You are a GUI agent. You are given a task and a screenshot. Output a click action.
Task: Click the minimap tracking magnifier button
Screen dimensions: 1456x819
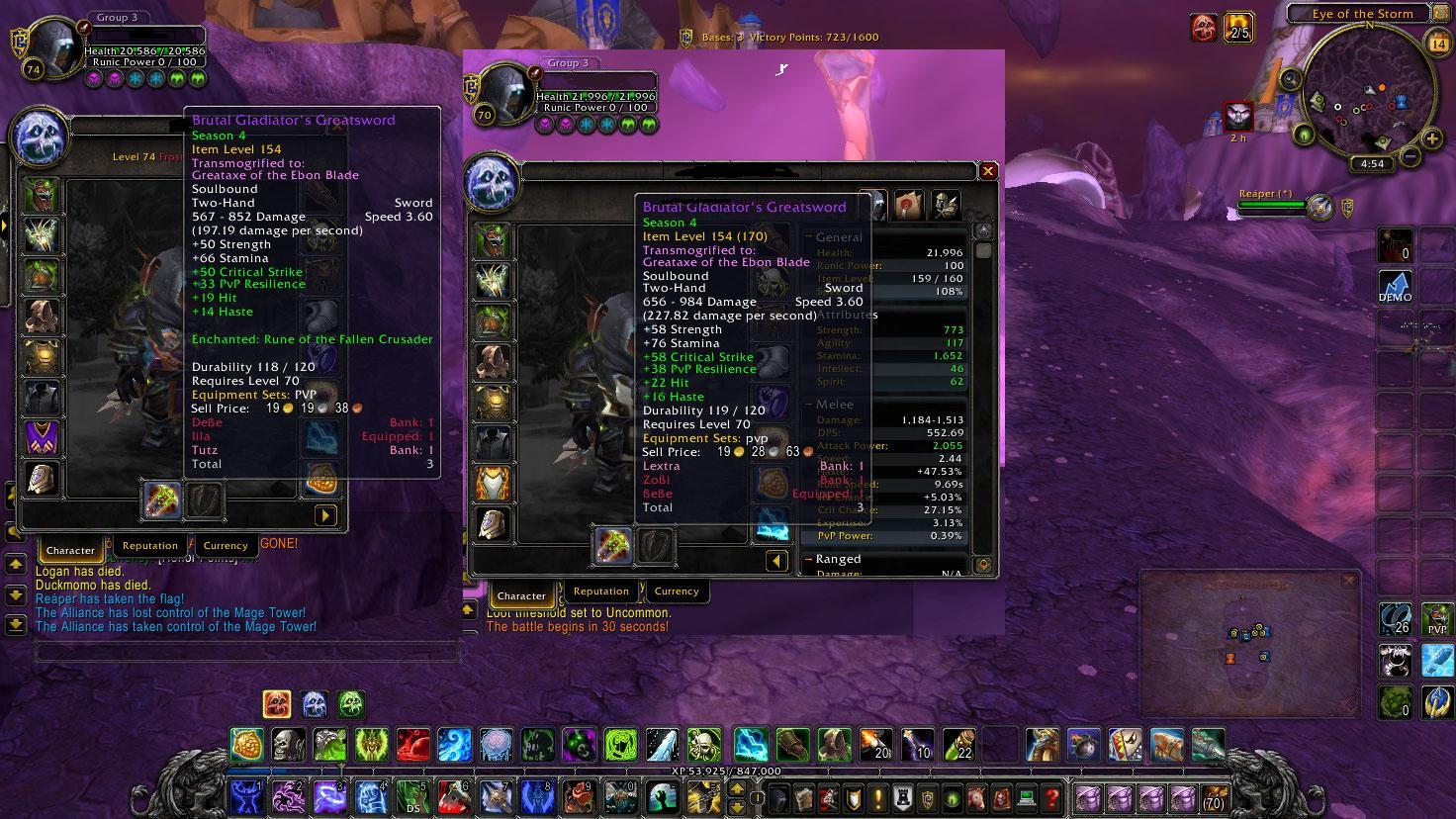tap(1290, 77)
